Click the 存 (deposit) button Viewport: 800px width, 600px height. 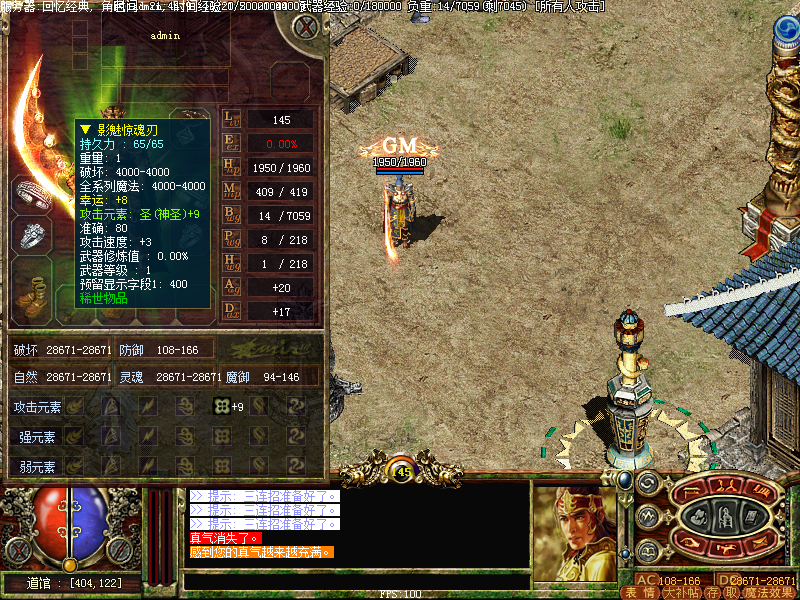pyautogui.click(x=711, y=592)
